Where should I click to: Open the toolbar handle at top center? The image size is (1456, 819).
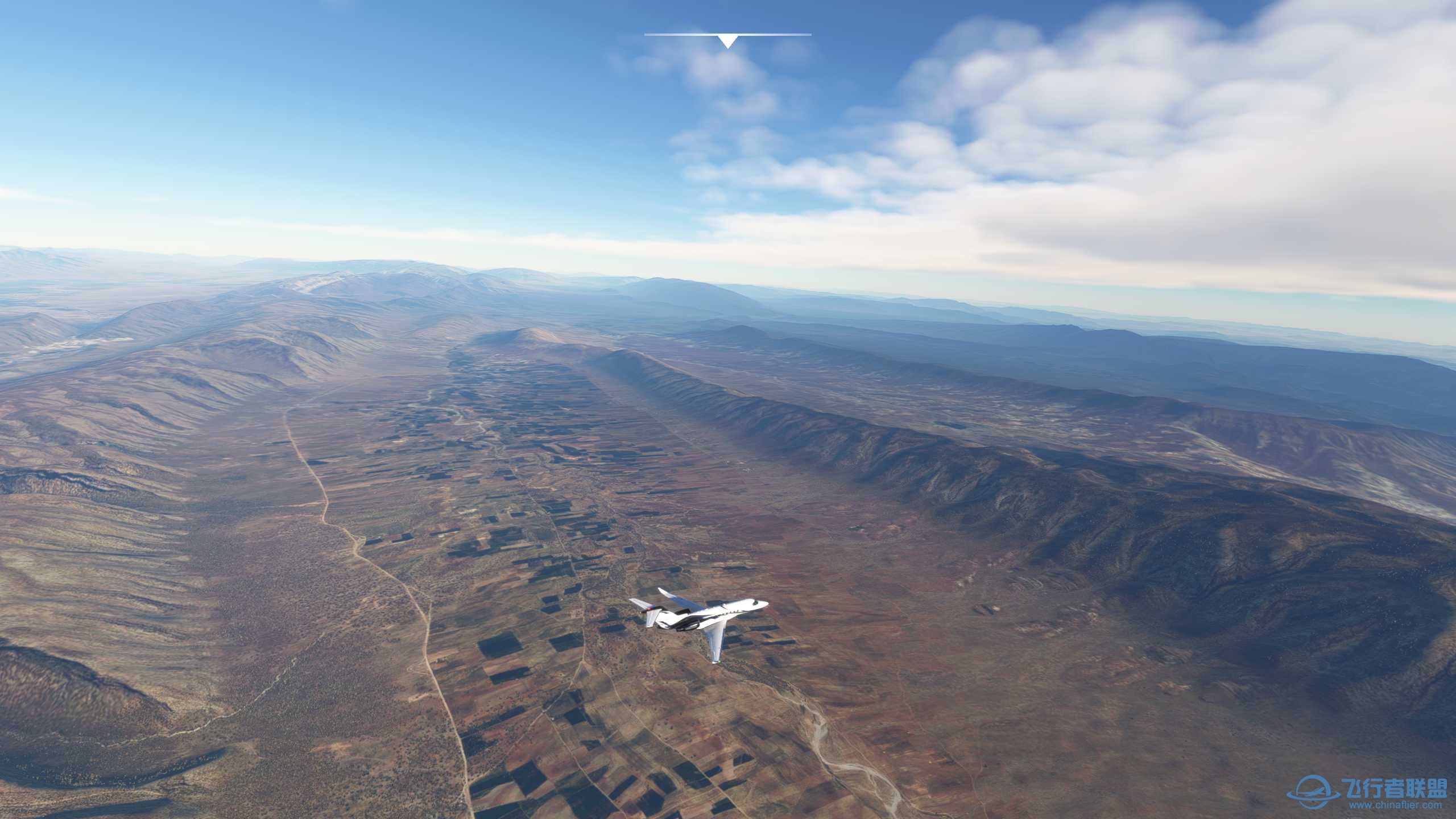(x=727, y=40)
